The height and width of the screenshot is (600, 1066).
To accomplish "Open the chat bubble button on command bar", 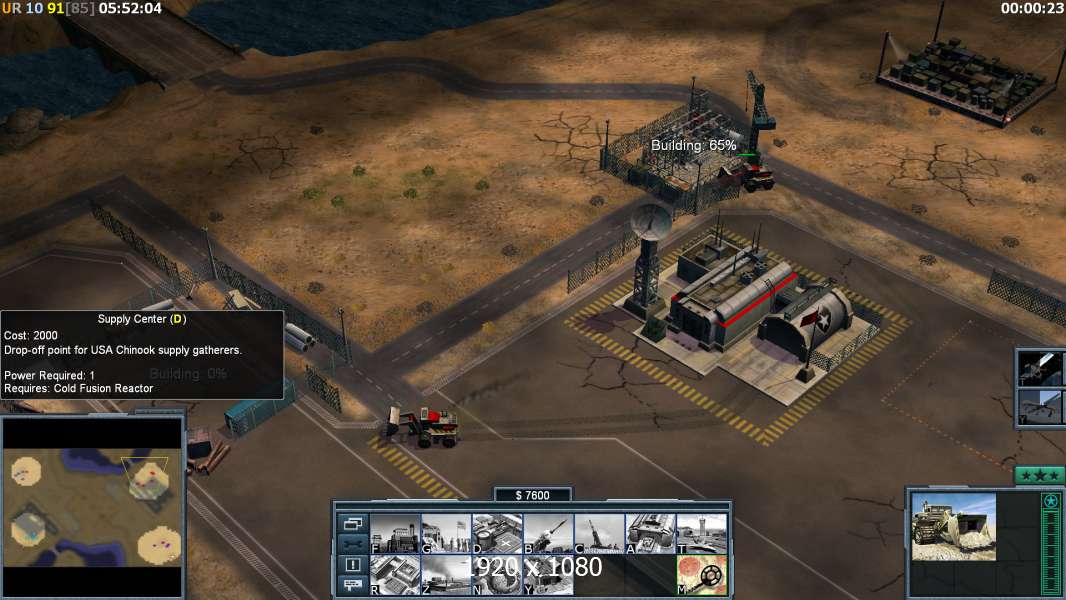I will 353,585.
